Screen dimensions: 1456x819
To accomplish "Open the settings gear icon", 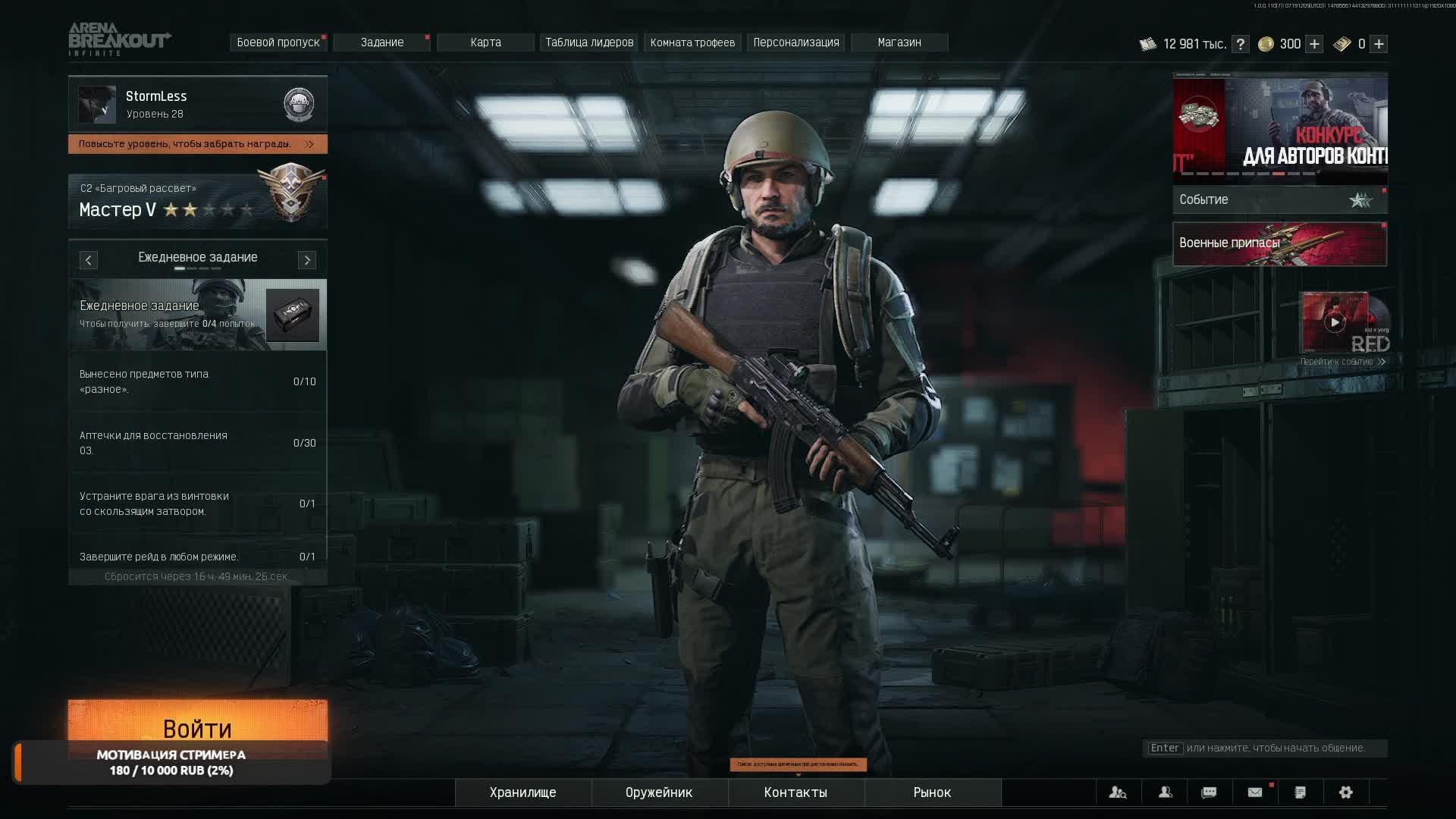I will tap(1346, 792).
